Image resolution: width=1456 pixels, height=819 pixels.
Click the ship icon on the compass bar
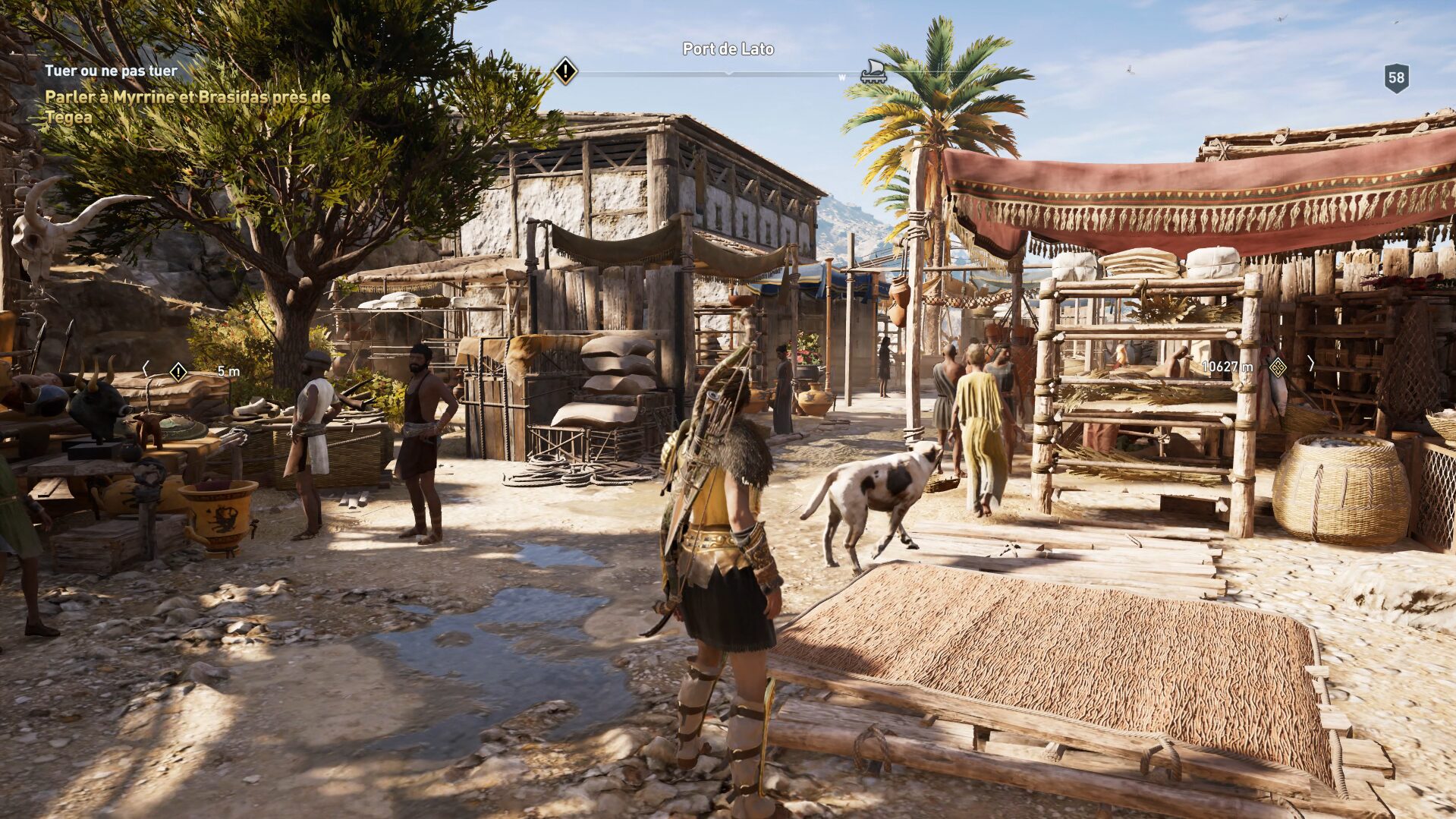click(873, 71)
